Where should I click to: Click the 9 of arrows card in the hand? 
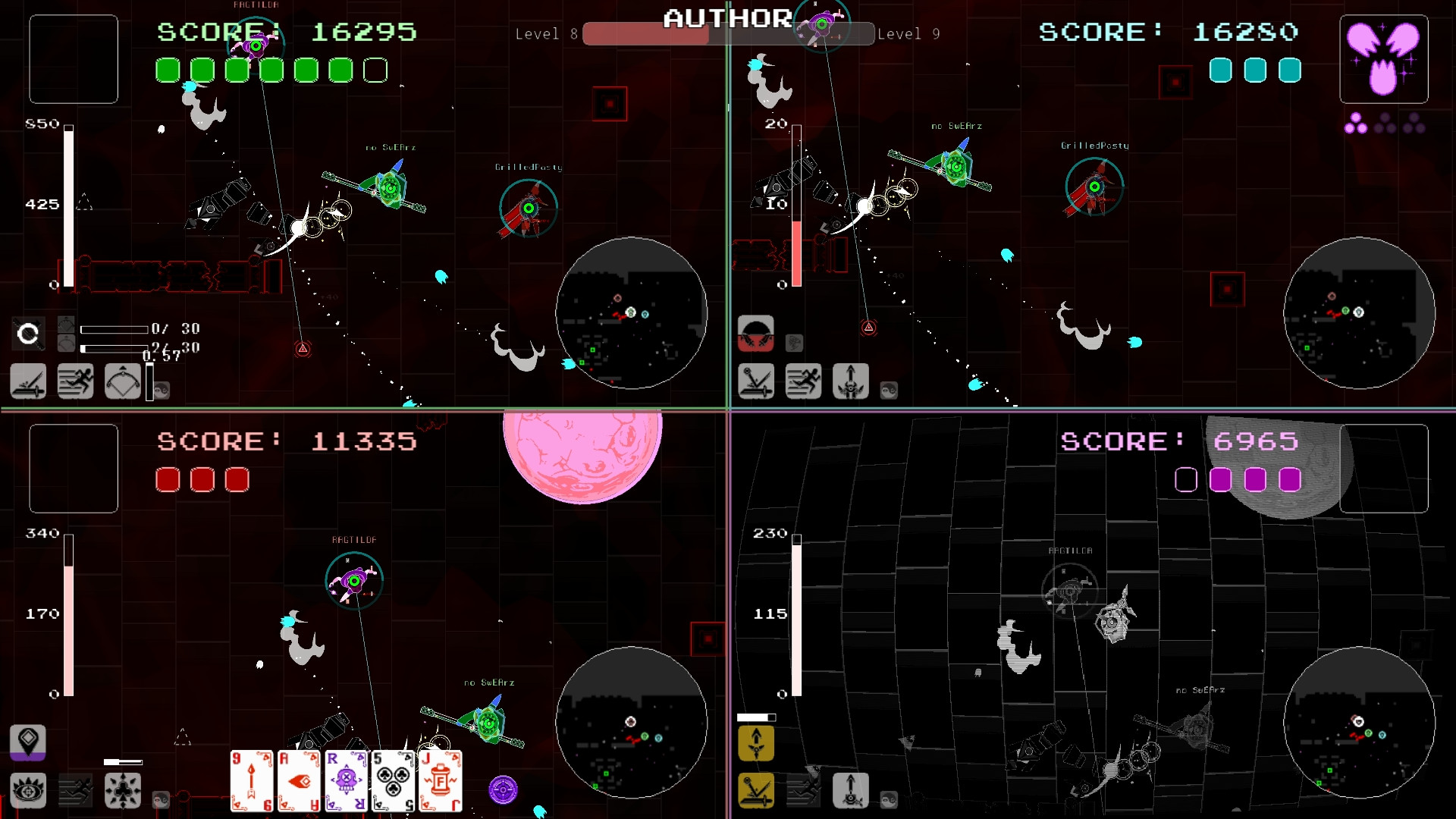tap(252, 781)
